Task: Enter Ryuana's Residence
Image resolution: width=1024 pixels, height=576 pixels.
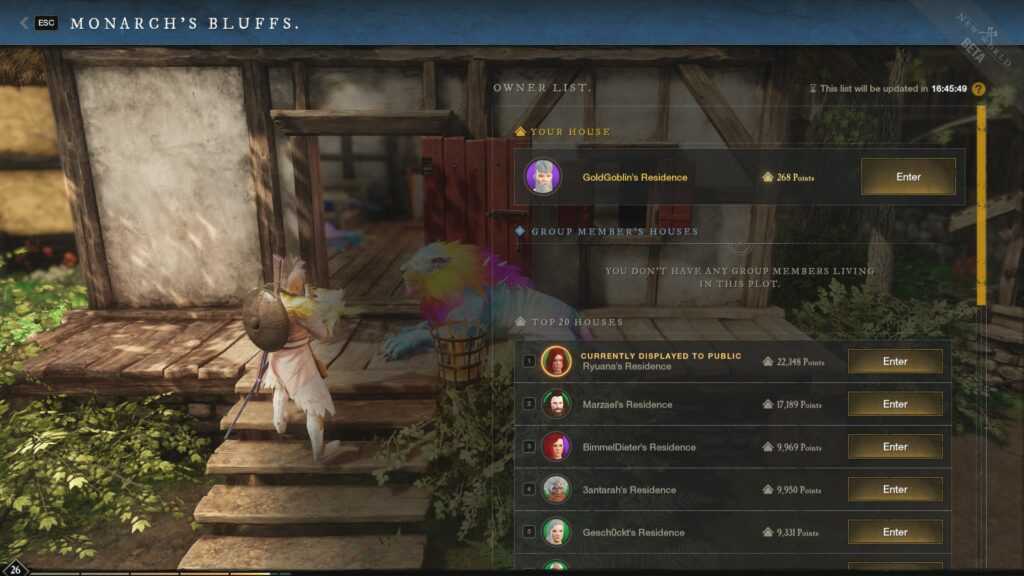Action: (895, 362)
